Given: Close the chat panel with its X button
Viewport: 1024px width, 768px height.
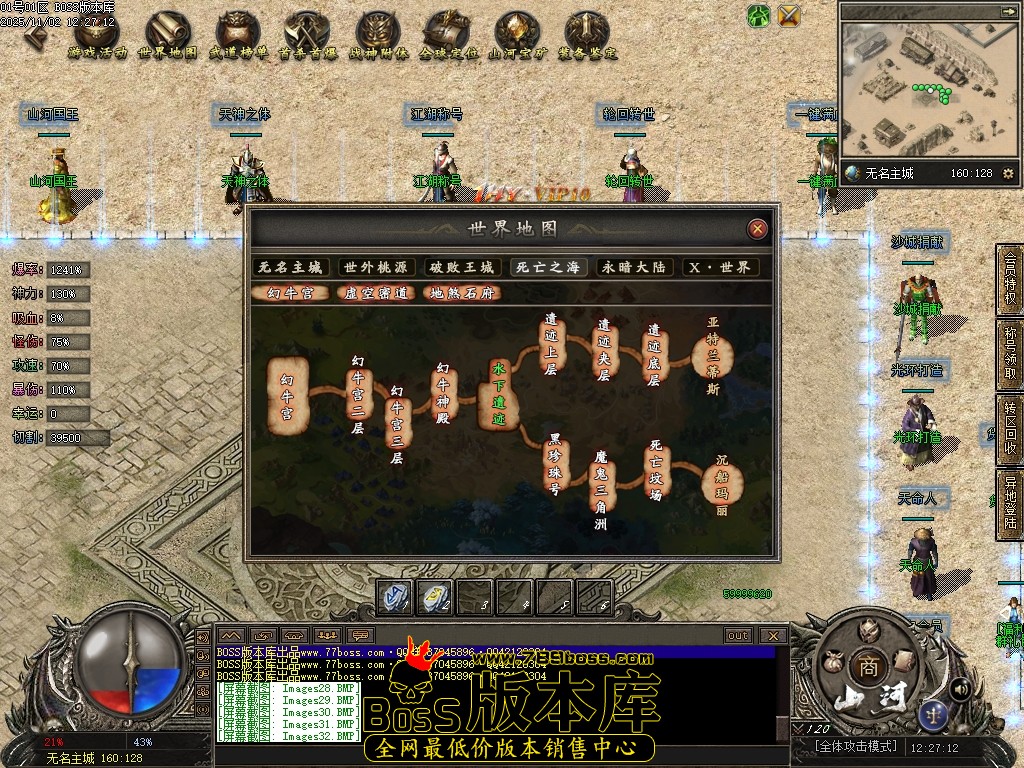Looking at the screenshot, I should point(772,635).
